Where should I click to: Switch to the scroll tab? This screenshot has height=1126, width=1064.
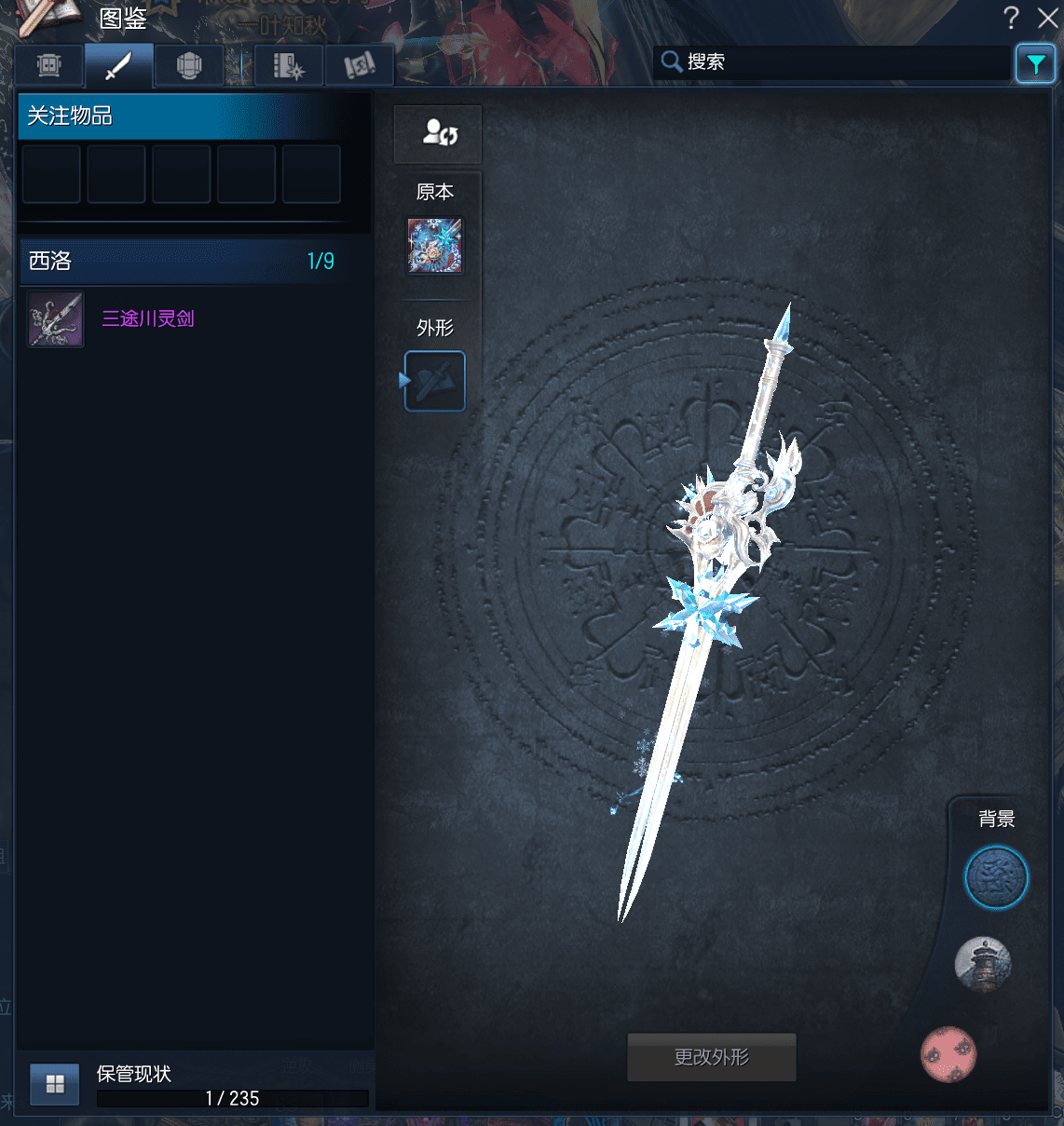[x=360, y=65]
